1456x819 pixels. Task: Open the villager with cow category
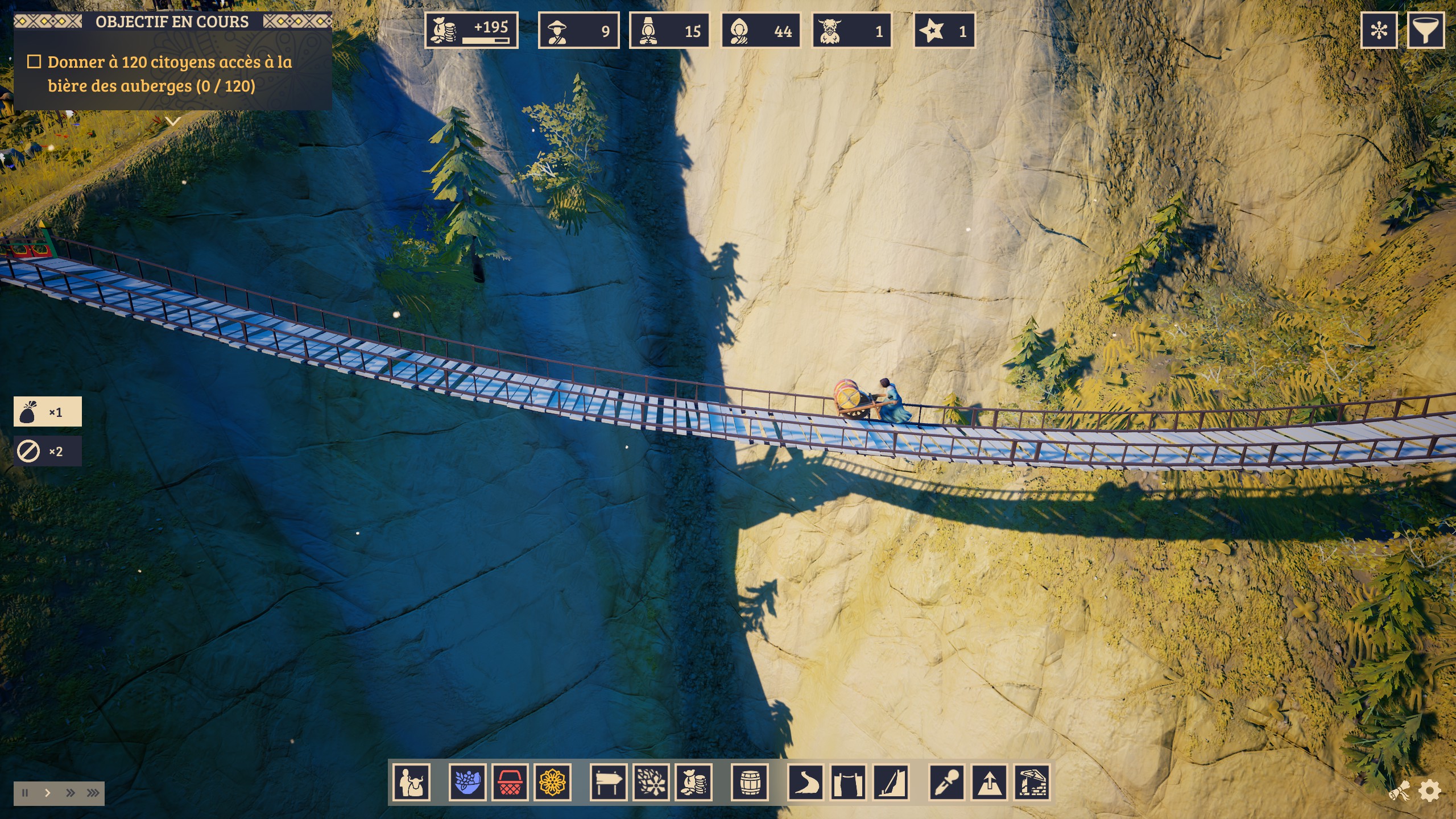[x=411, y=783]
